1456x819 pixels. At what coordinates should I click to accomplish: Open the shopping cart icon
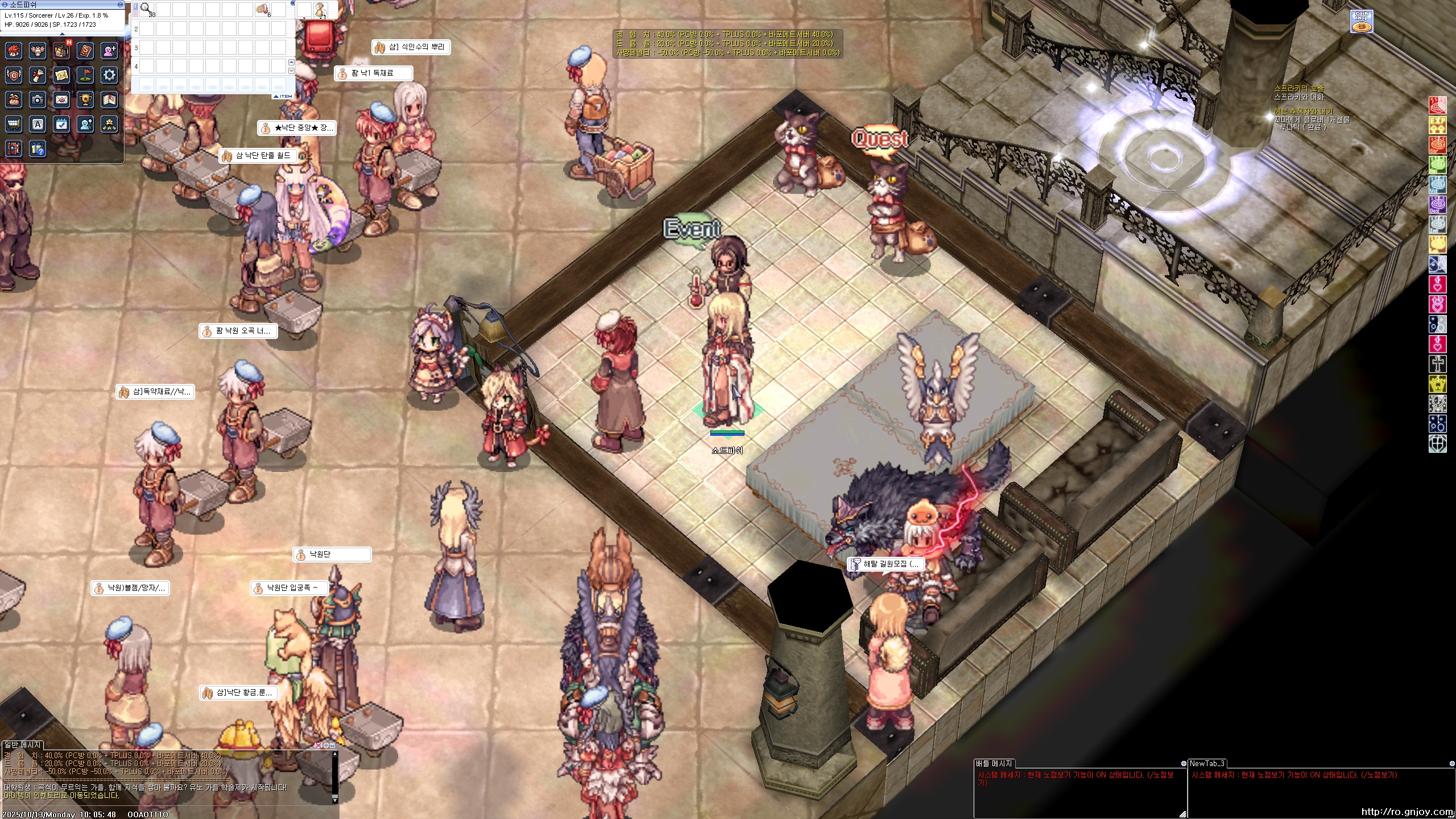coord(14,124)
